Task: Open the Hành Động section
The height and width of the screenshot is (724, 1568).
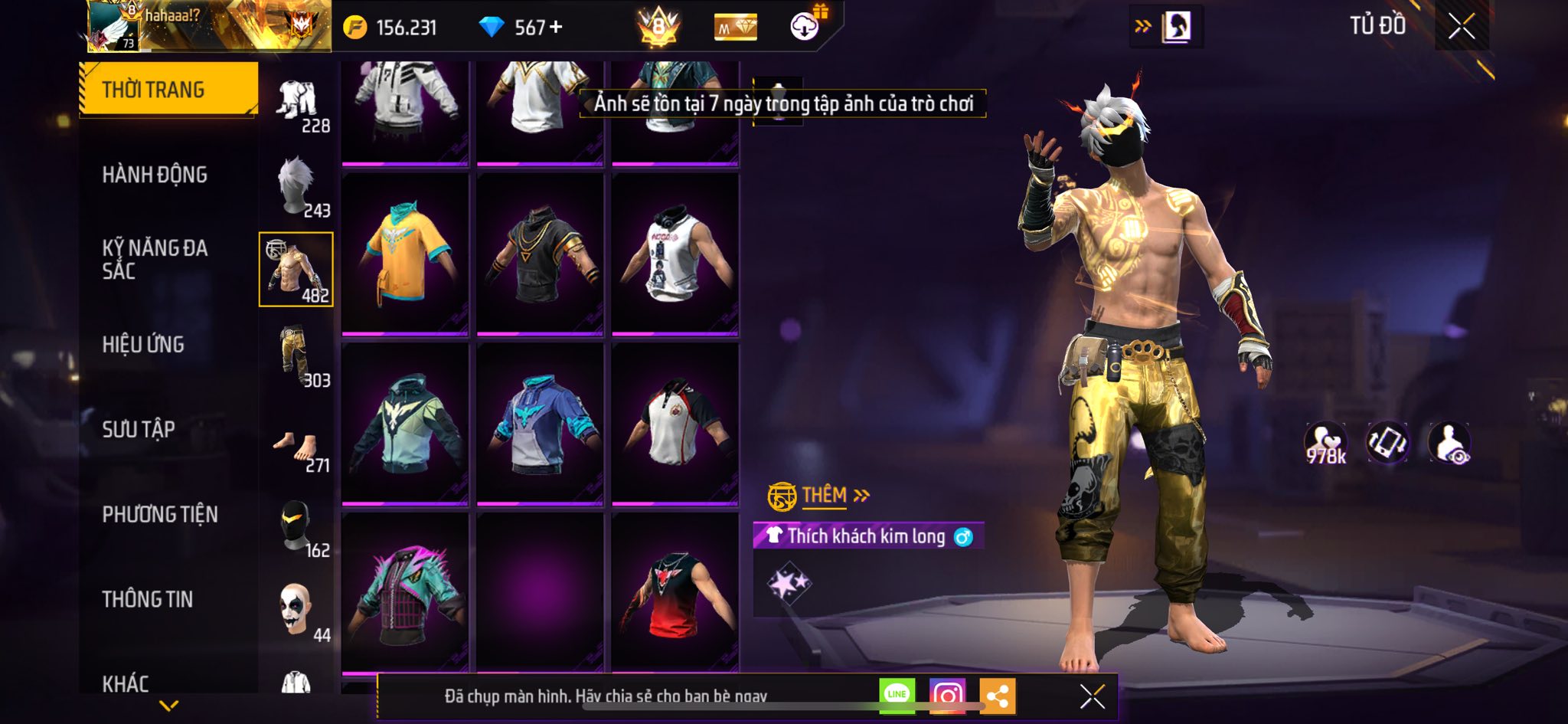Action: tap(155, 175)
